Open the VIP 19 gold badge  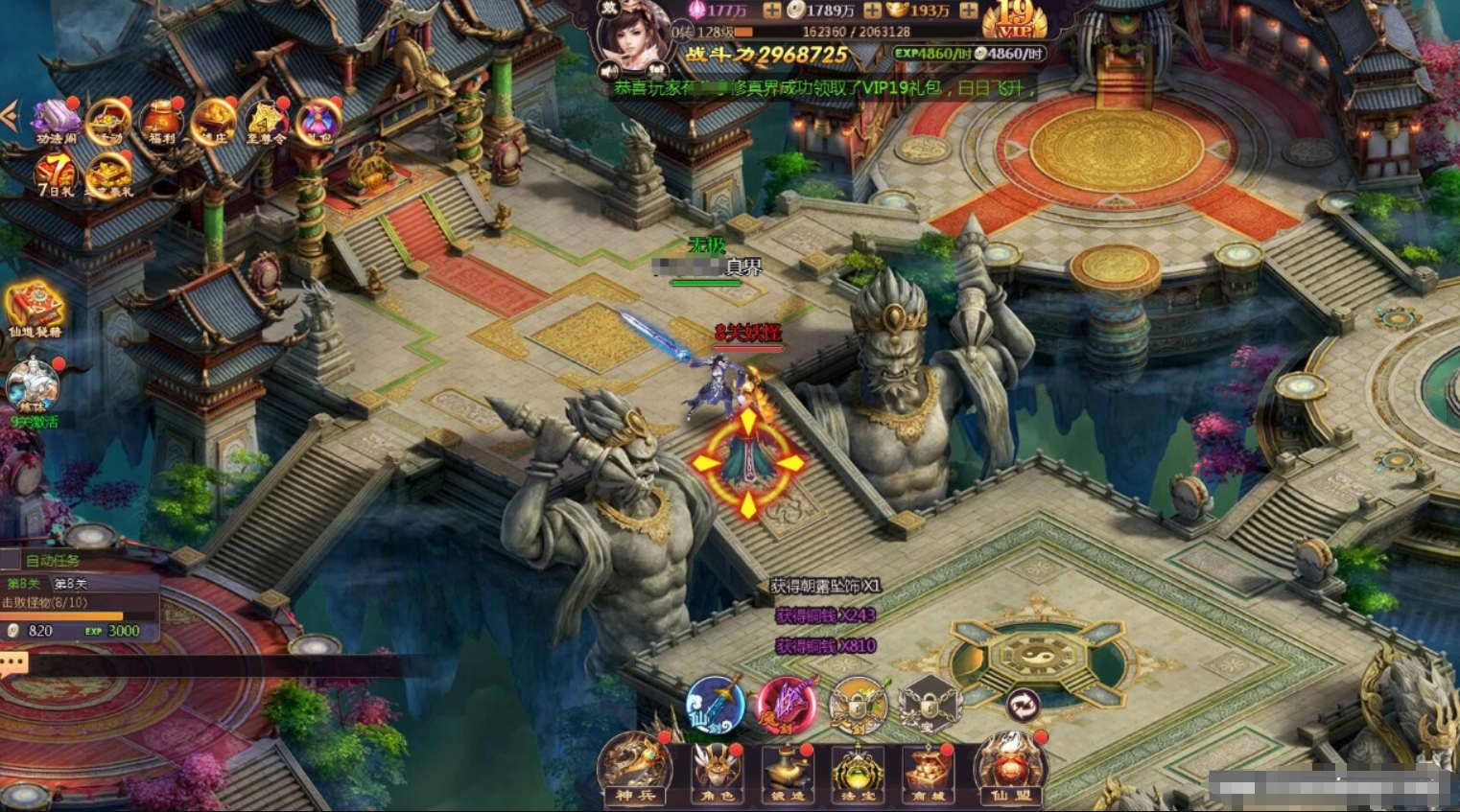[x=1015, y=19]
